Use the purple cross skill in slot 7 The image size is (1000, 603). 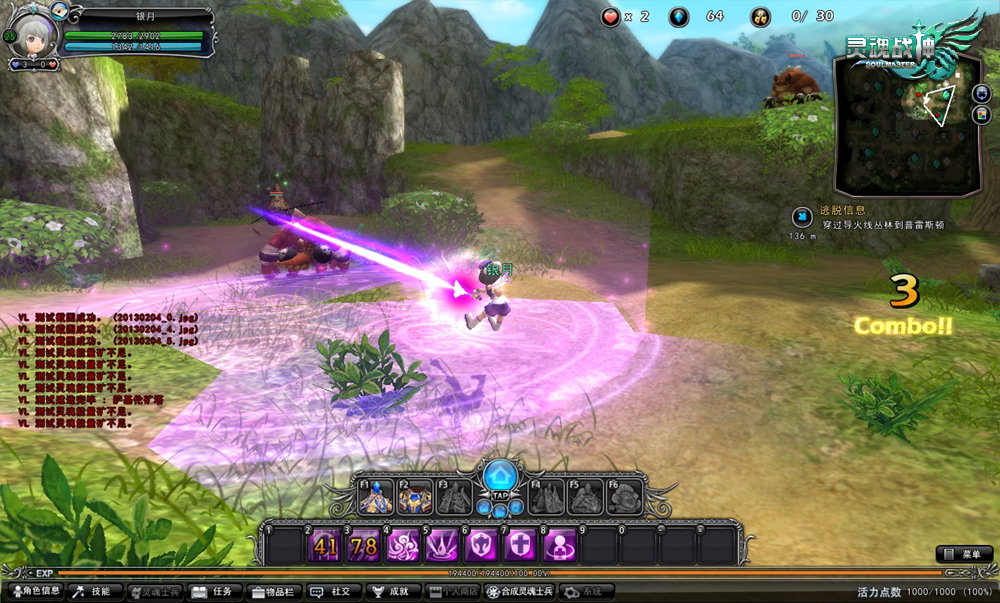tap(519, 546)
